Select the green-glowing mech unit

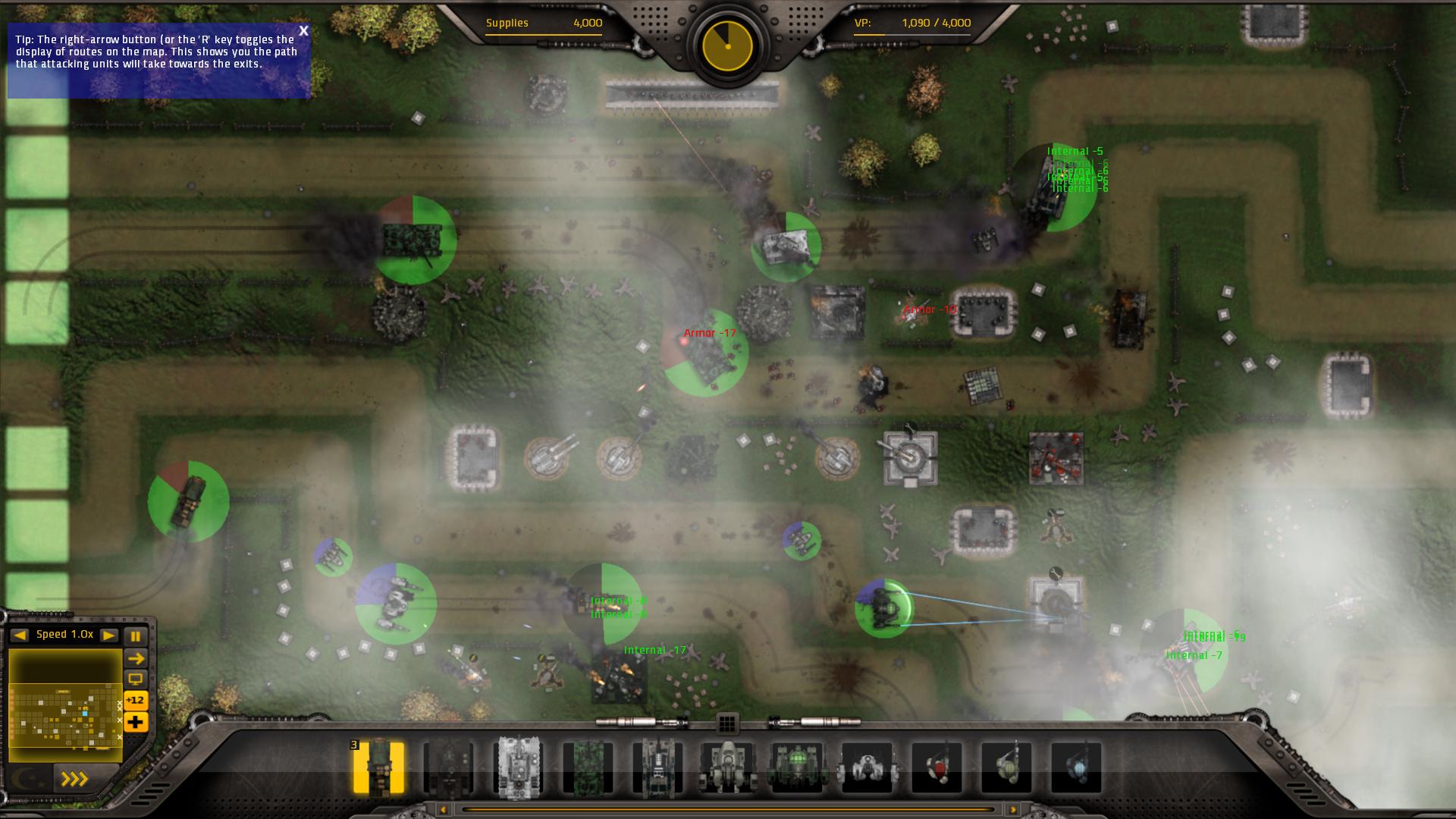(x=797, y=767)
